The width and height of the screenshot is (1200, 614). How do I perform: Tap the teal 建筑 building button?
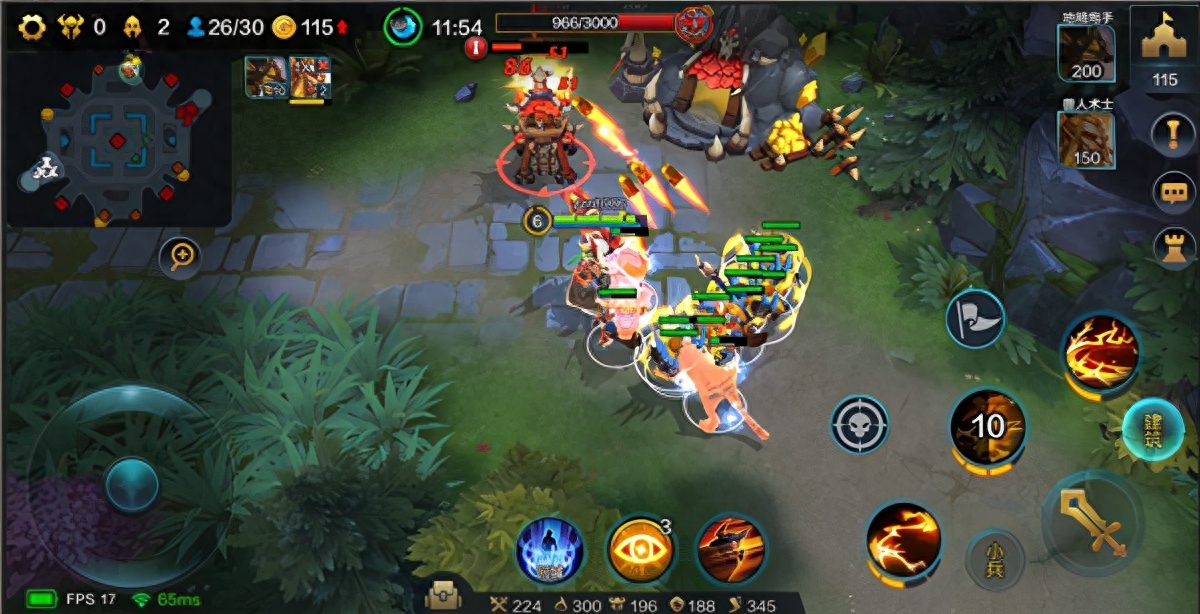(1152, 430)
